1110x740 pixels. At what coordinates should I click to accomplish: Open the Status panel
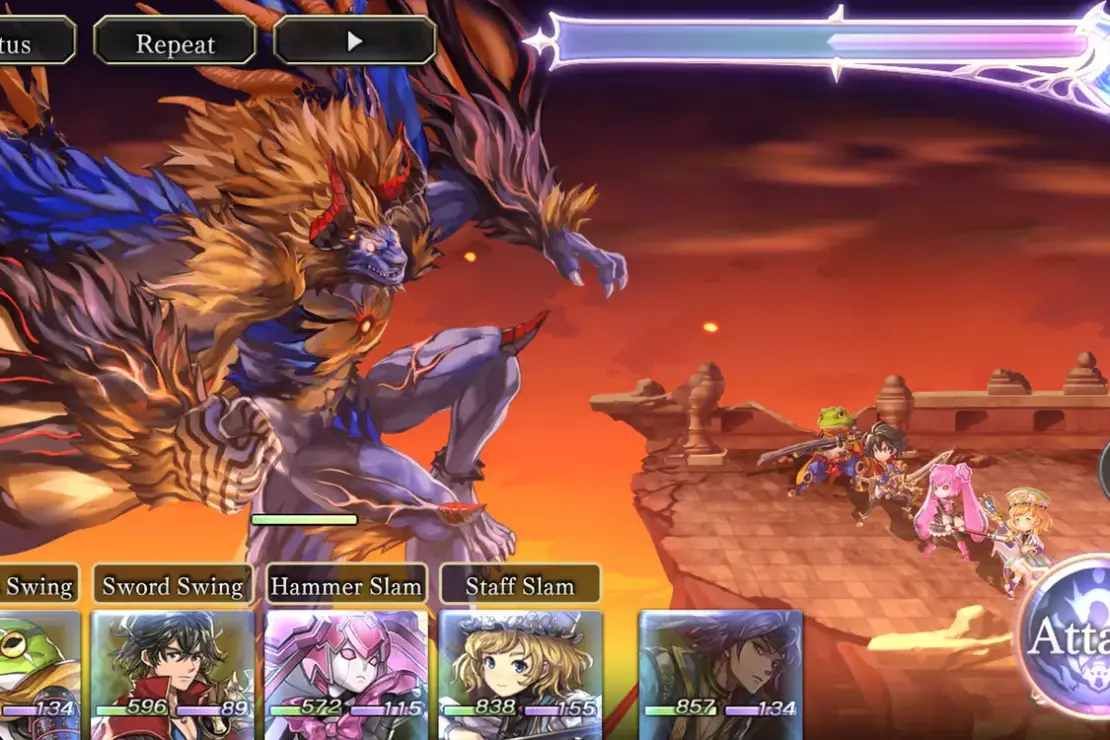[x=32, y=42]
